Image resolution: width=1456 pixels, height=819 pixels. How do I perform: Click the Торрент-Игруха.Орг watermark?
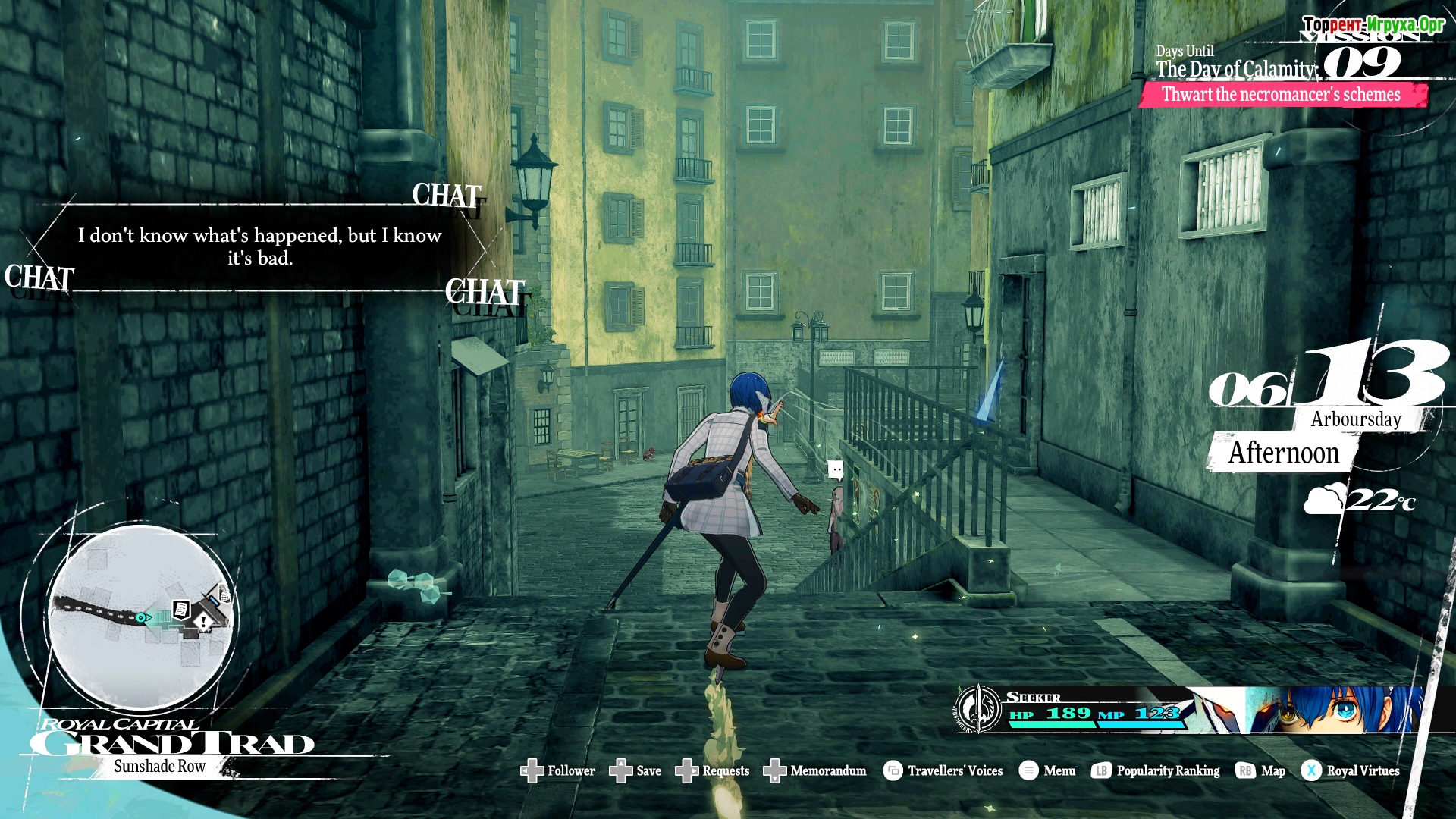(1373, 24)
